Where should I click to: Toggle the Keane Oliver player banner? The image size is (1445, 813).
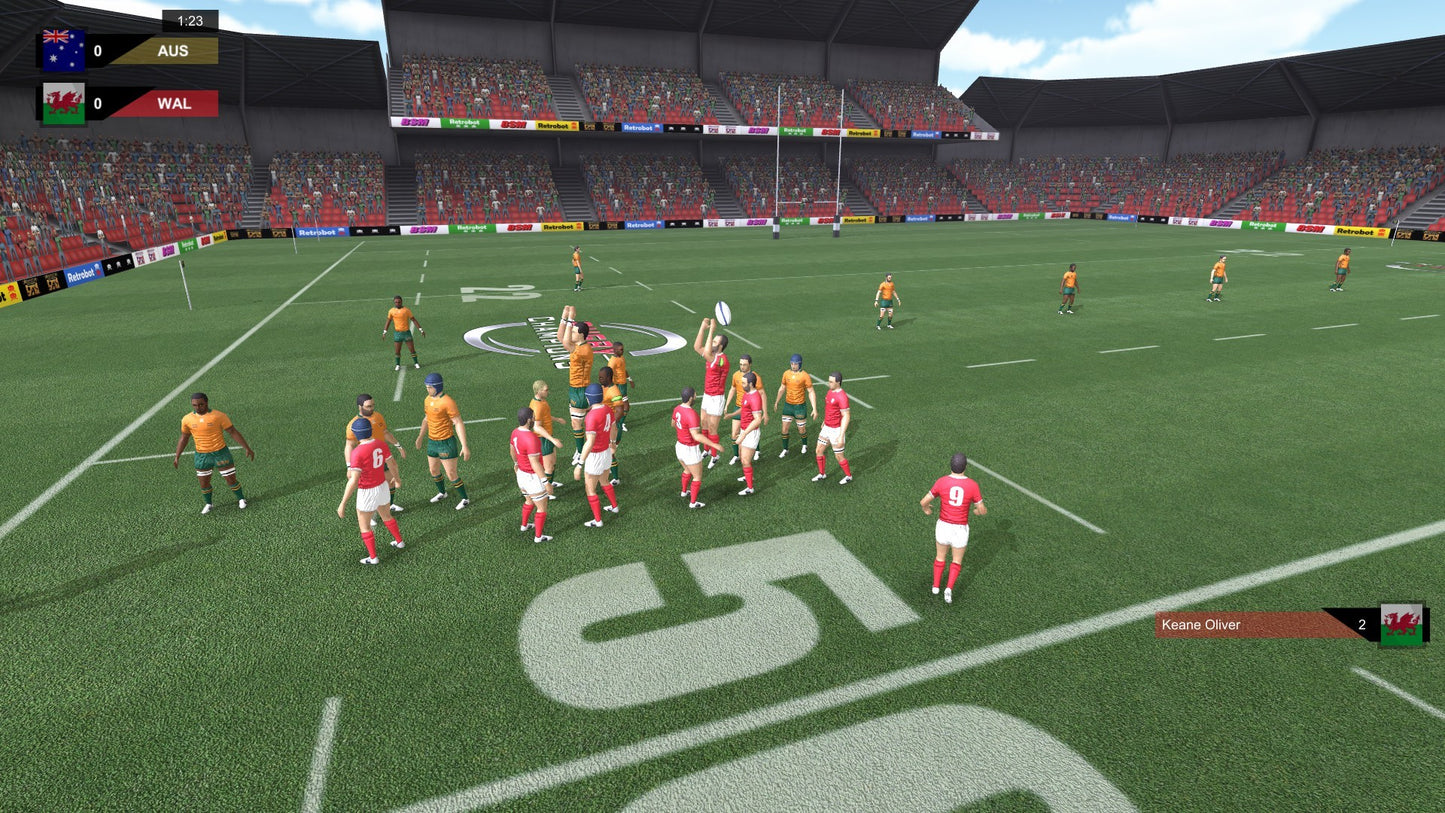coord(1290,624)
